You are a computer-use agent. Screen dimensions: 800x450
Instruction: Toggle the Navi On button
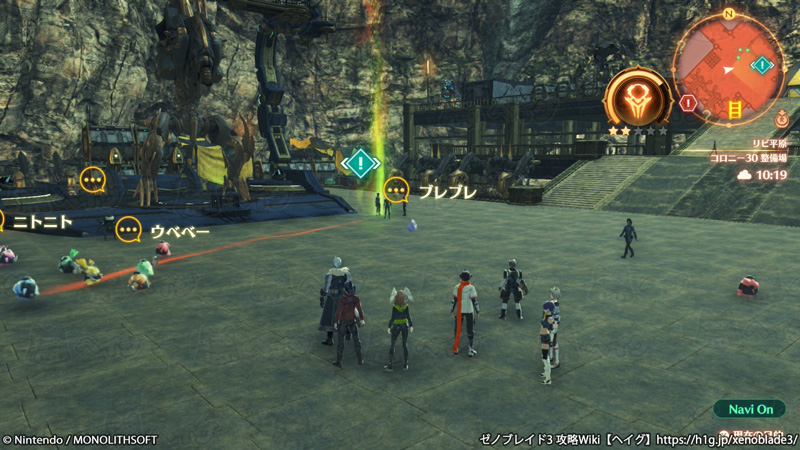(x=749, y=409)
